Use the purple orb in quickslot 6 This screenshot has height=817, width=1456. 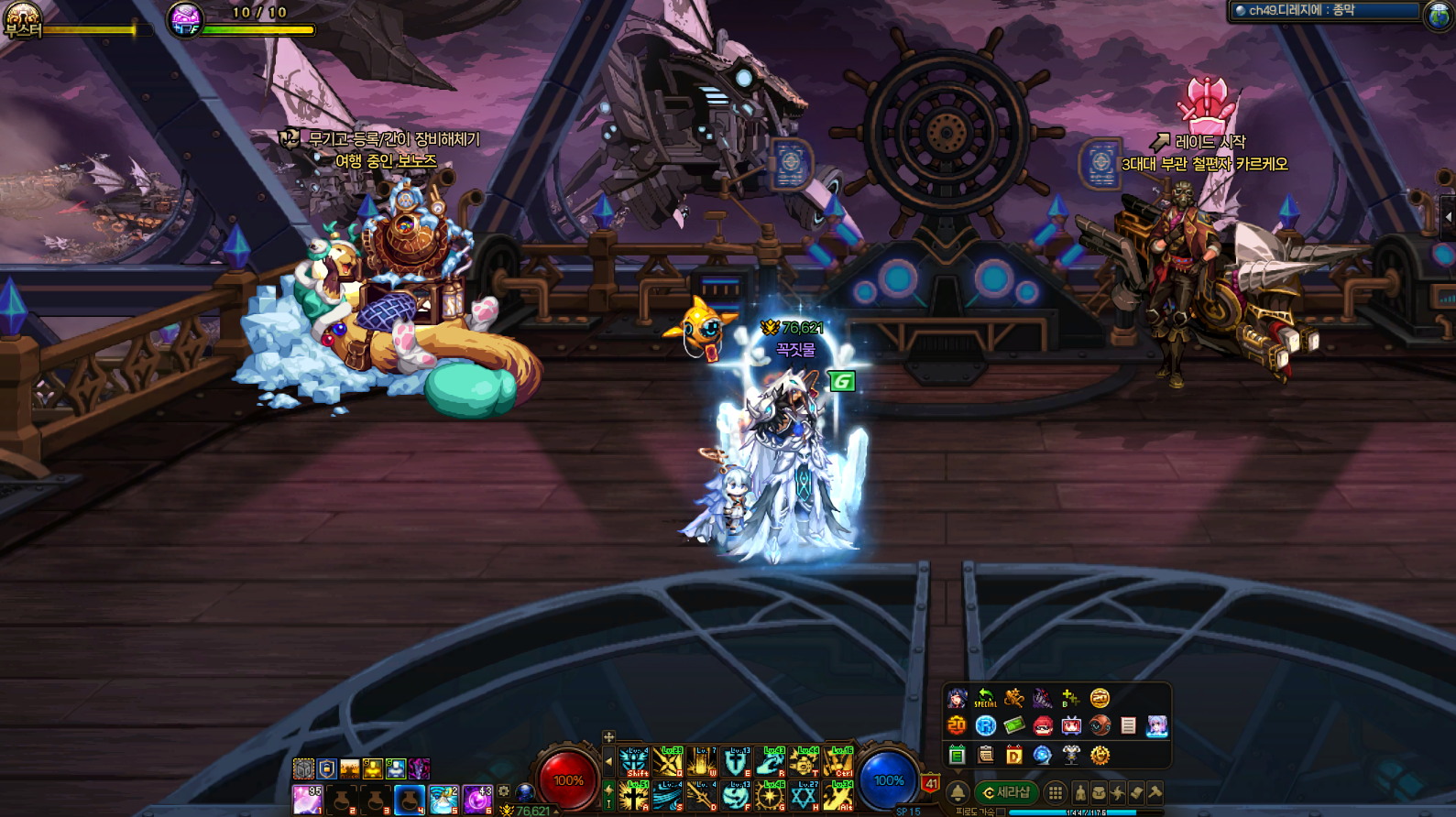(476, 799)
